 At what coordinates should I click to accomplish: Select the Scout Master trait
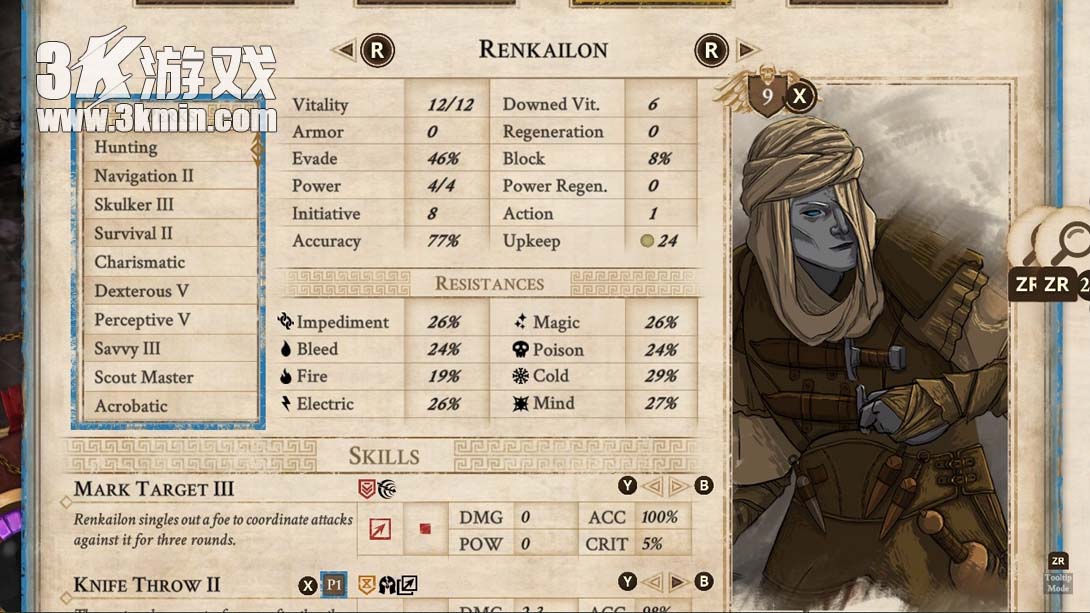[165, 378]
